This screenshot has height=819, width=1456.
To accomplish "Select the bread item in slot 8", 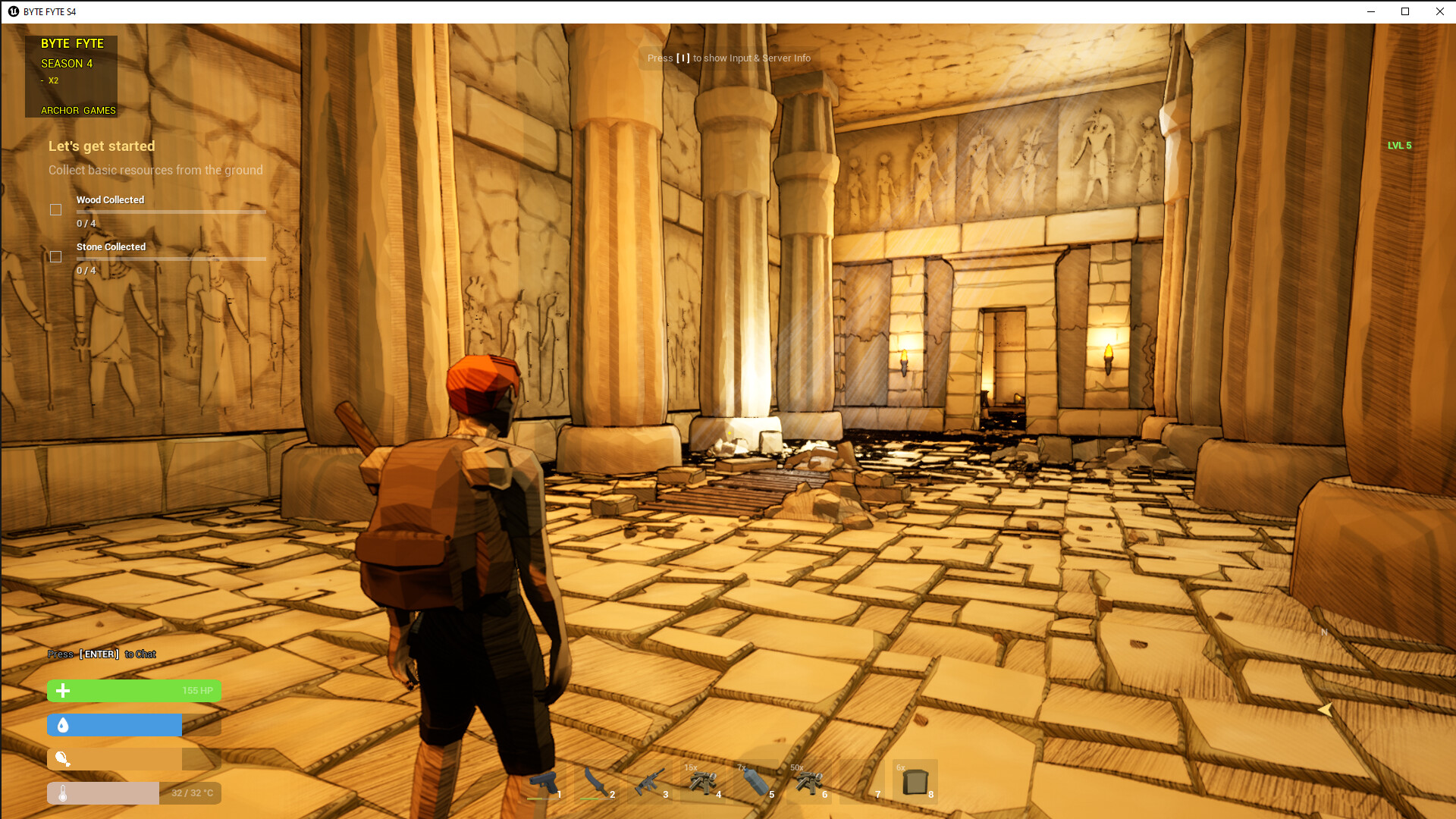I will click(916, 783).
